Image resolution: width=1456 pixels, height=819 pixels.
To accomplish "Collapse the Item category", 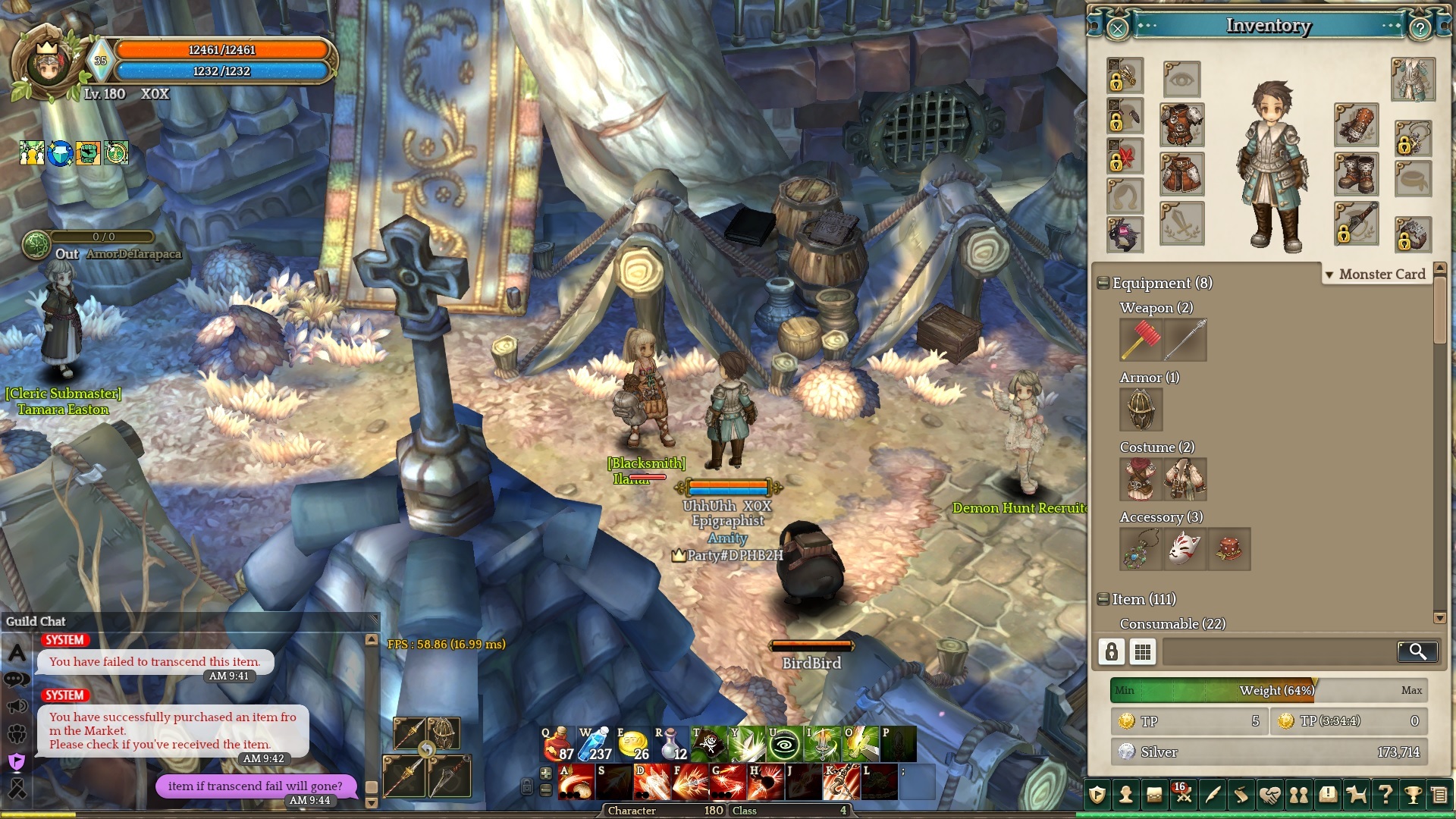I will tap(1103, 599).
